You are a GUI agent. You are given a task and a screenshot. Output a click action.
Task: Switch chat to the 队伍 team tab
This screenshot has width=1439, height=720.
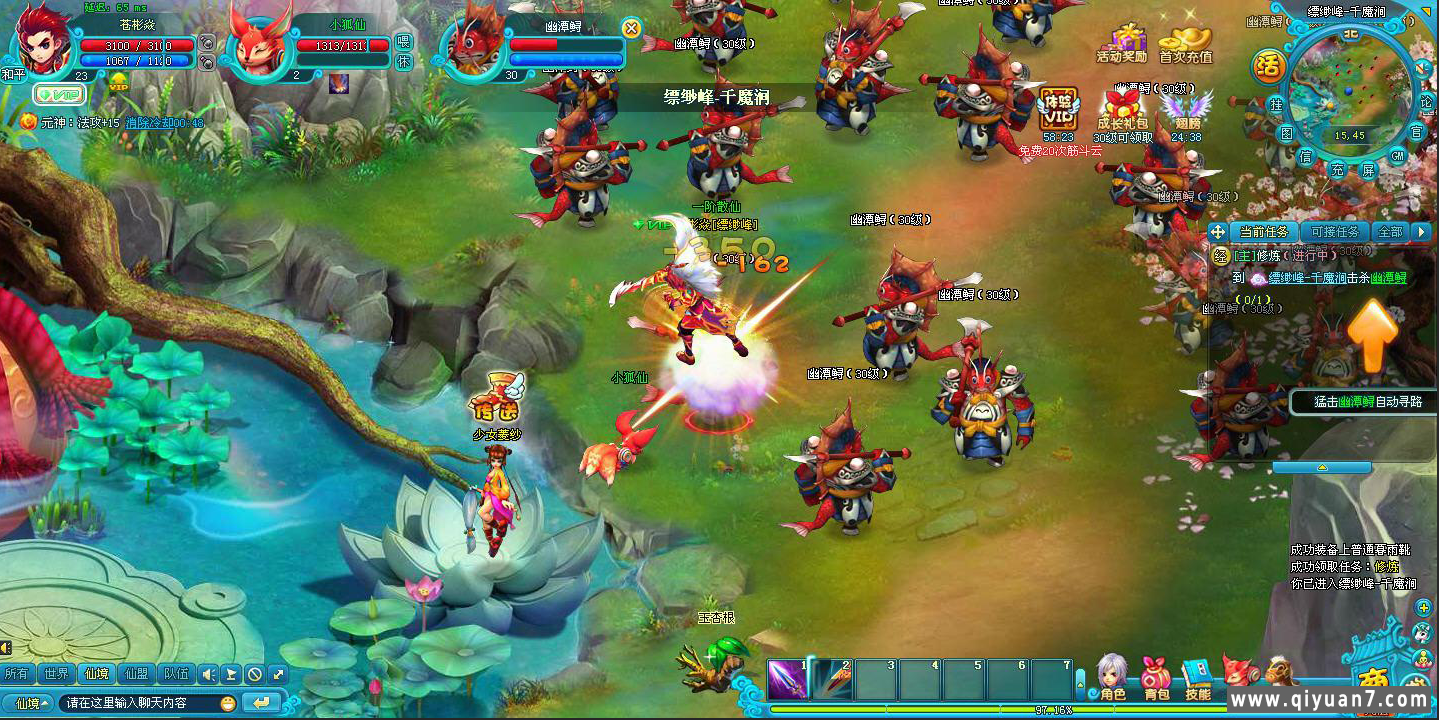point(176,674)
